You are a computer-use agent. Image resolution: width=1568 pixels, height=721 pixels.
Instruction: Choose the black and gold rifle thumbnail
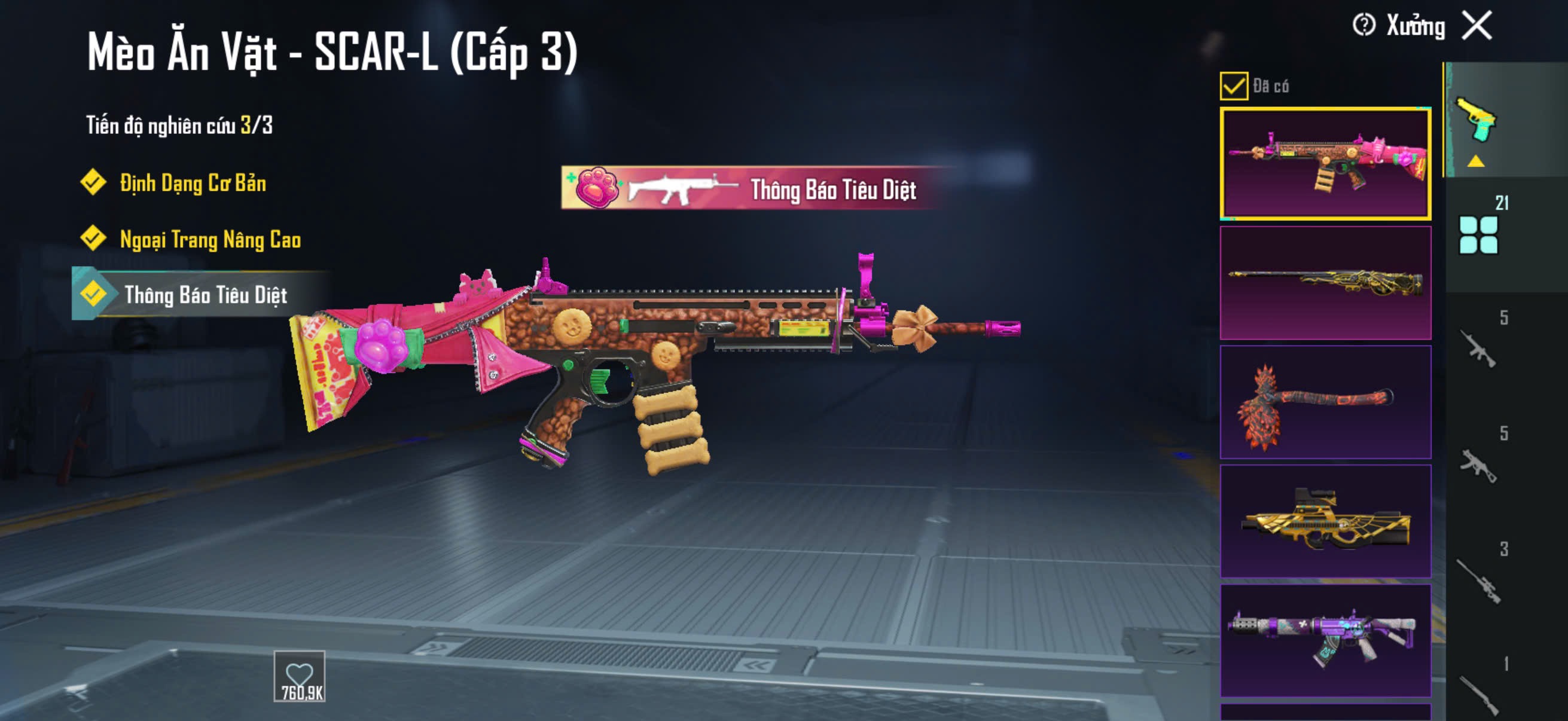[x=1325, y=283]
